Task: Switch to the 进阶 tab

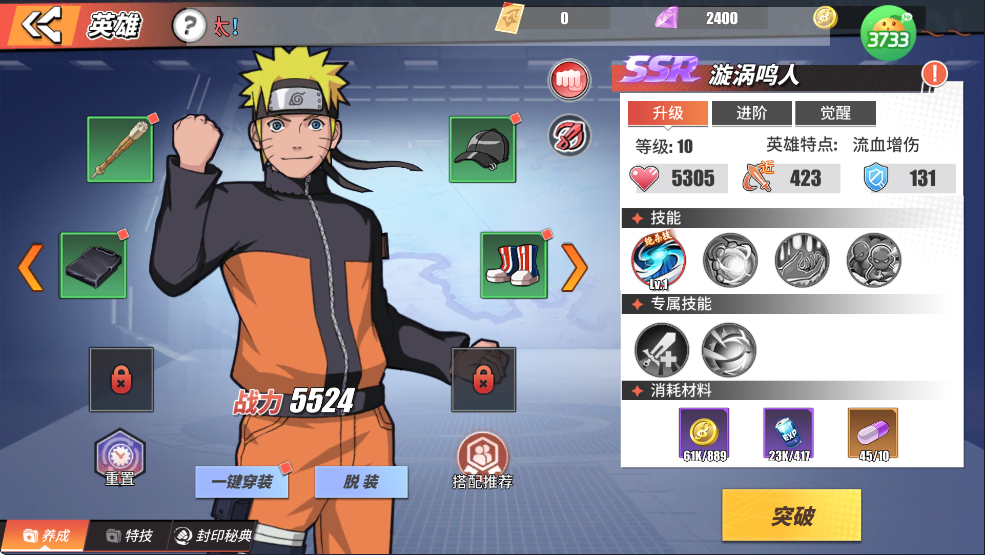Action: pyautogui.click(x=751, y=113)
